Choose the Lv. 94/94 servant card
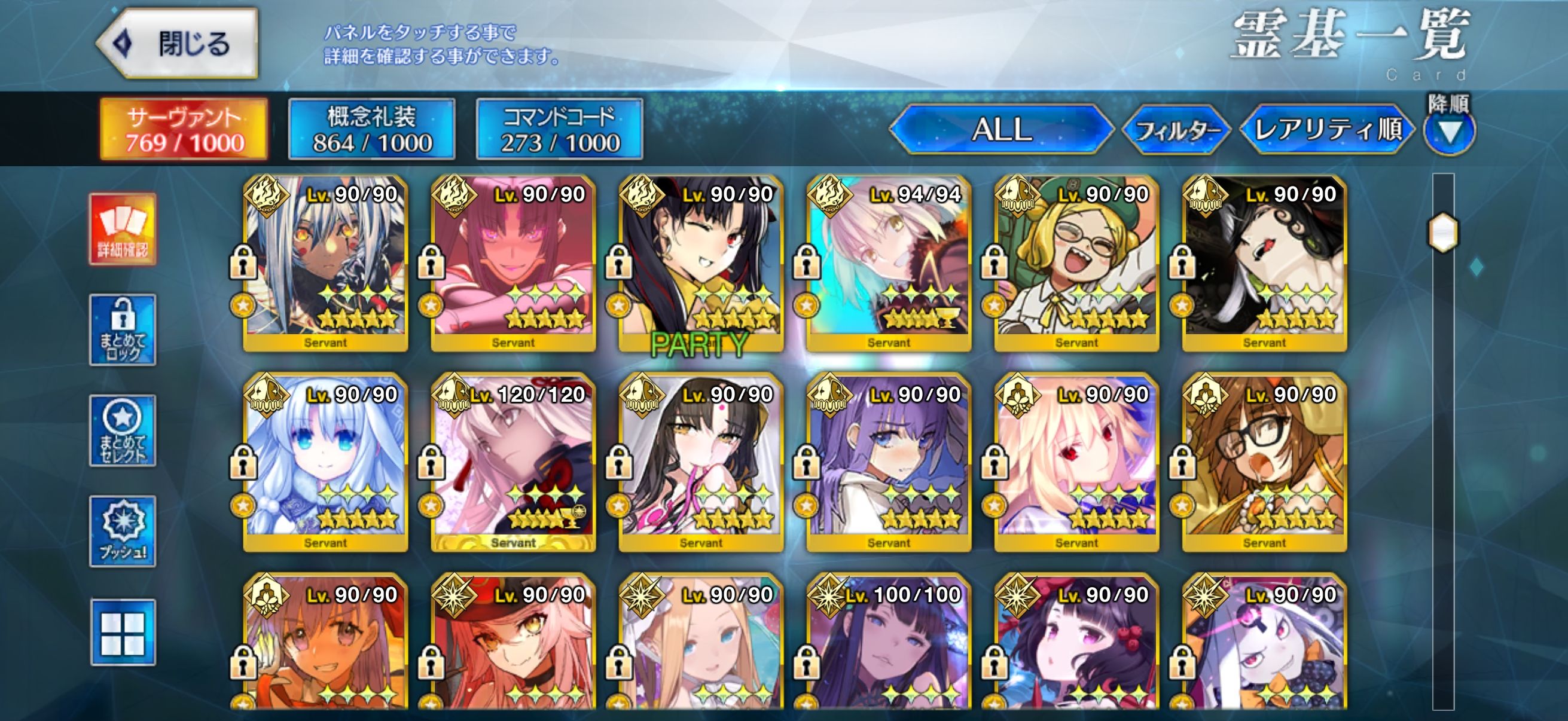The width and height of the screenshot is (1568, 721). 889,263
